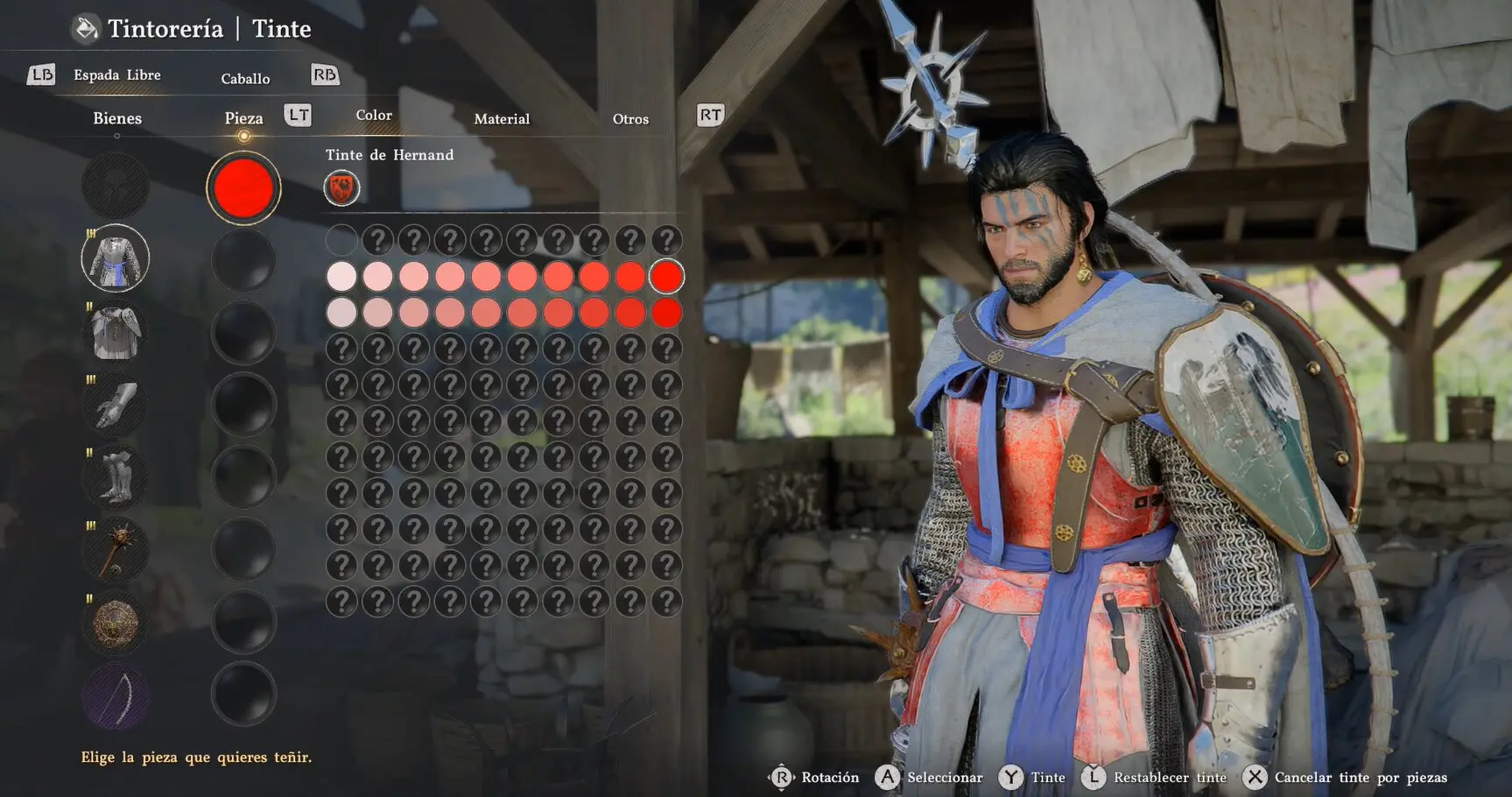1512x797 pixels.
Task: Choose the large red Pieza dye slot
Action: 243,187
